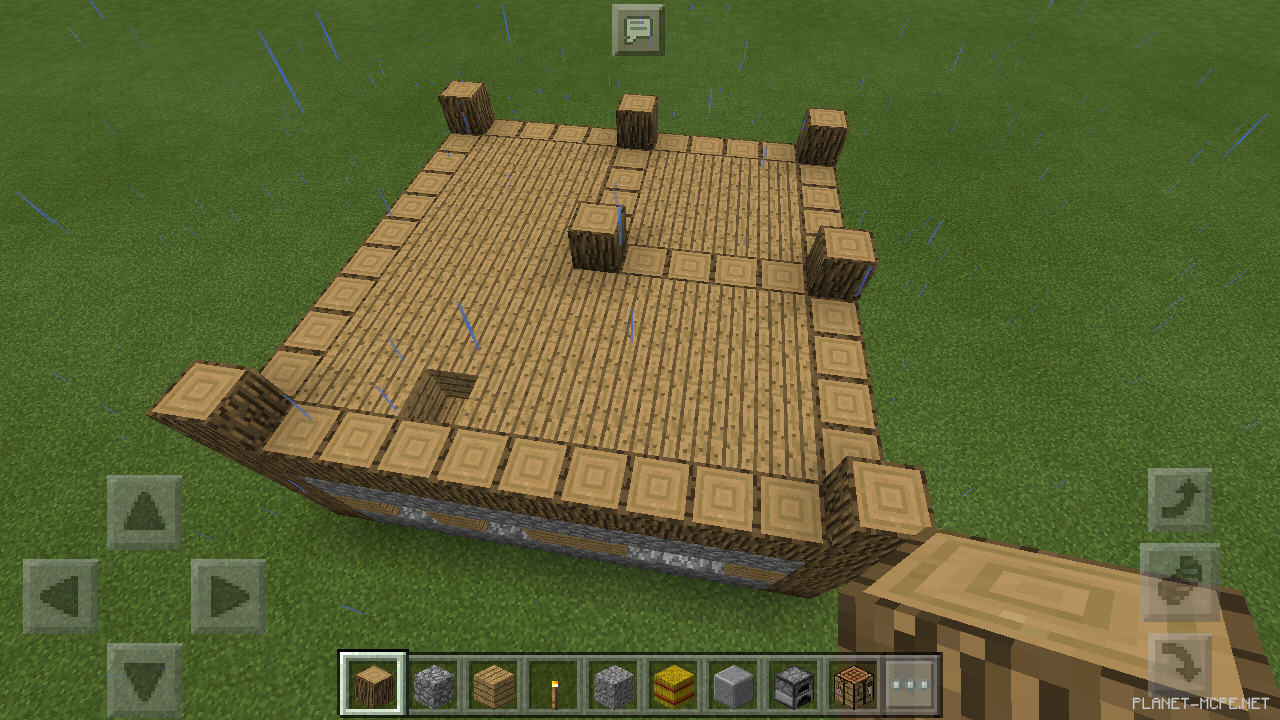
Task: Select the furnace block
Action: [x=792, y=683]
